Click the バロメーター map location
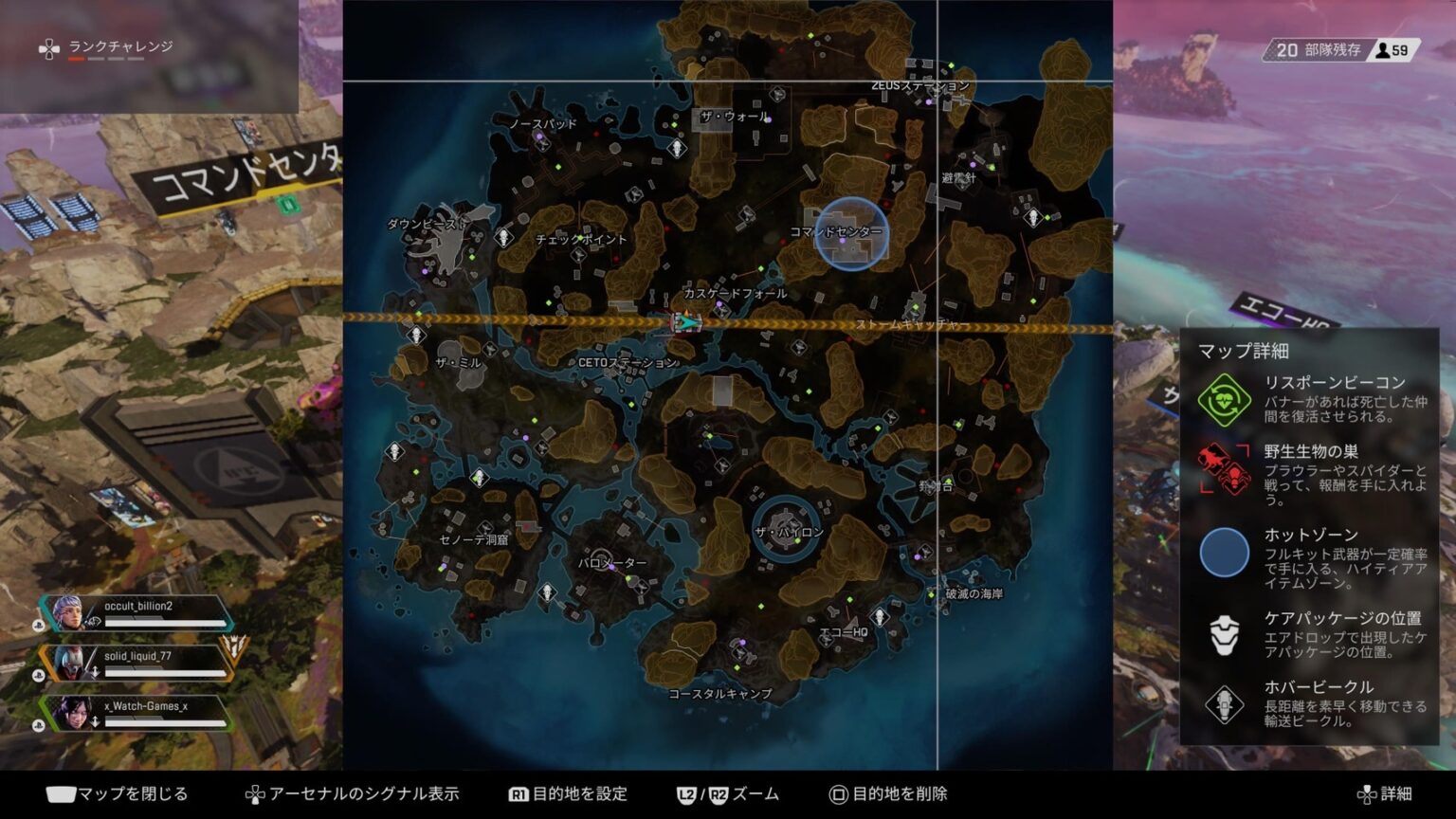This screenshot has height=819, width=1456. point(612,563)
